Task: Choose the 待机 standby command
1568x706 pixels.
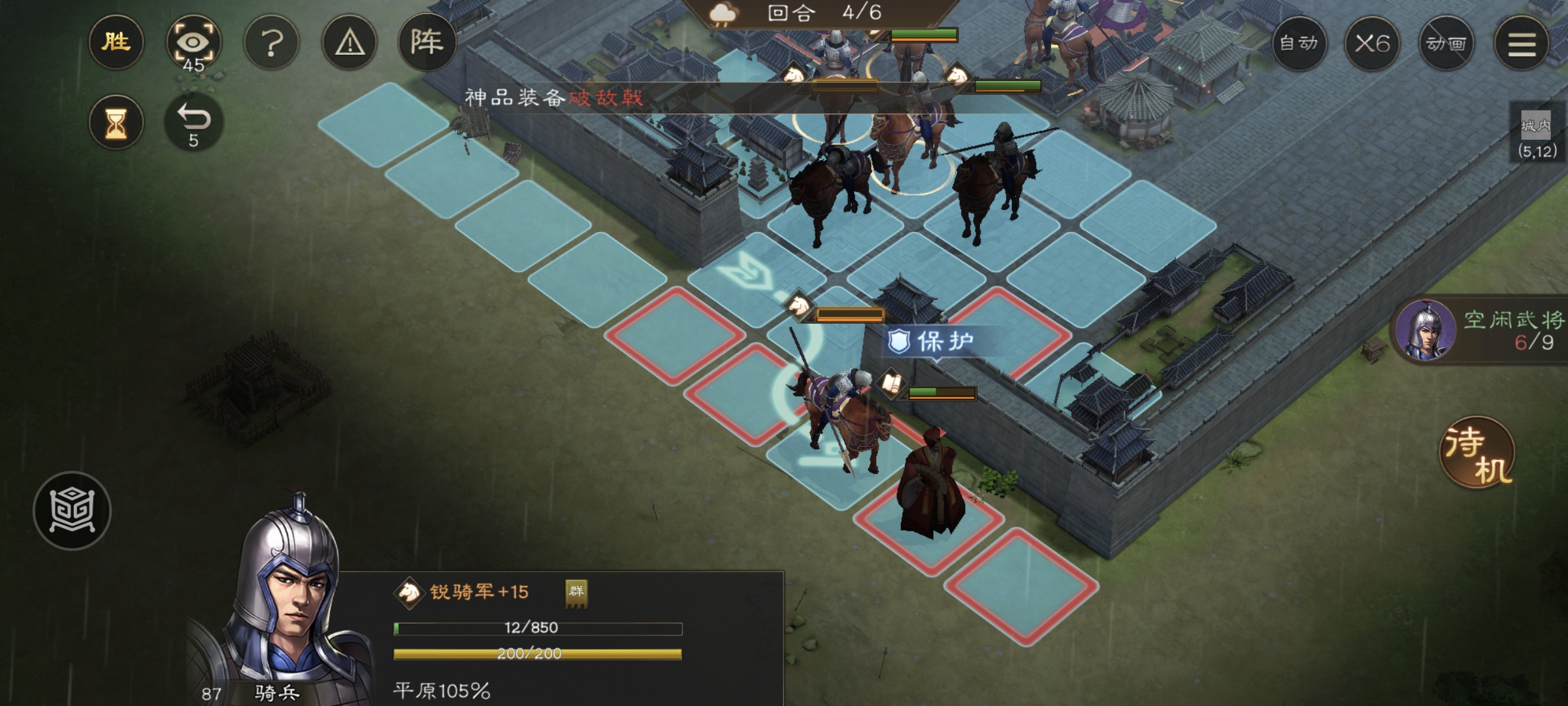Action: (1478, 453)
